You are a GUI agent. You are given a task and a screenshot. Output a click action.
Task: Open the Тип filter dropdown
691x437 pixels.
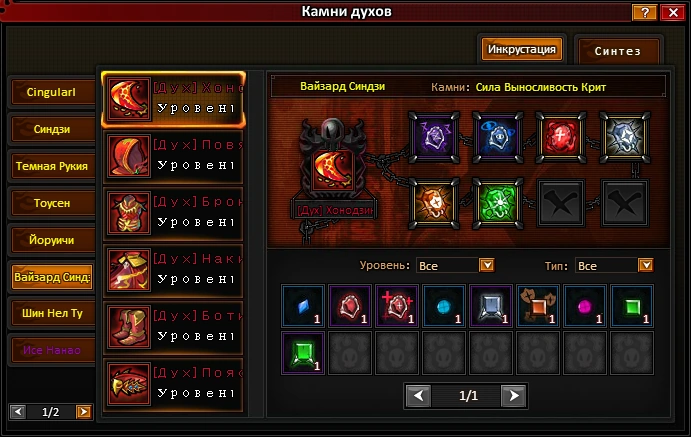click(645, 265)
